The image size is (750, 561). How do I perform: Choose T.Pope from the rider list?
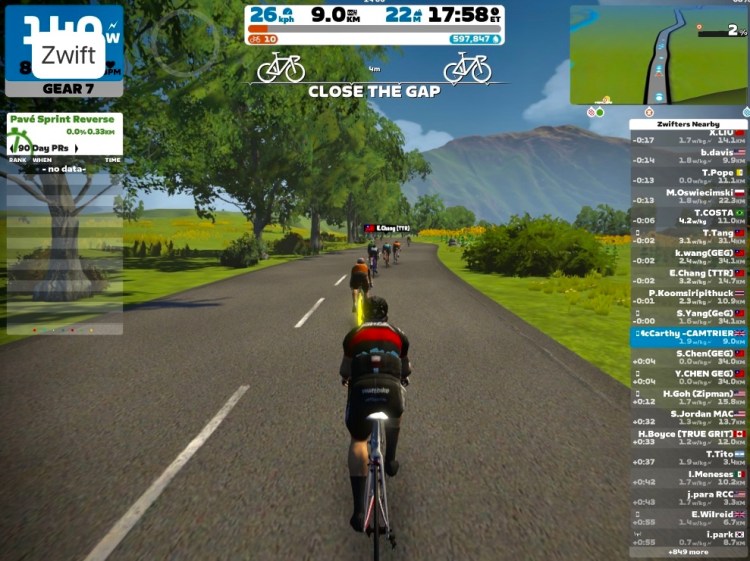click(689, 176)
